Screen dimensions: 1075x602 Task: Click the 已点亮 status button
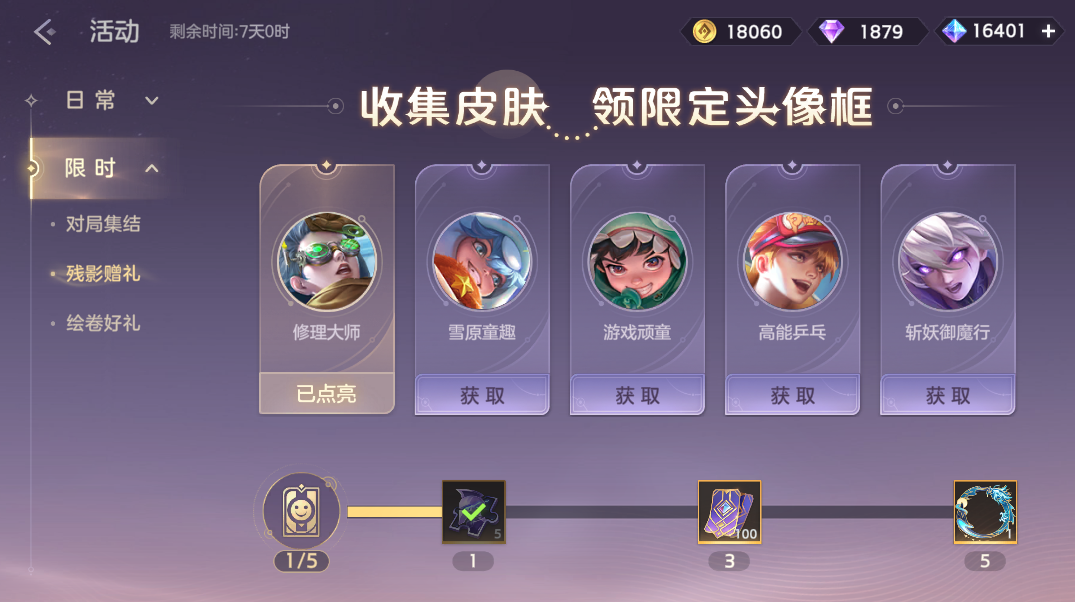pyautogui.click(x=327, y=394)
